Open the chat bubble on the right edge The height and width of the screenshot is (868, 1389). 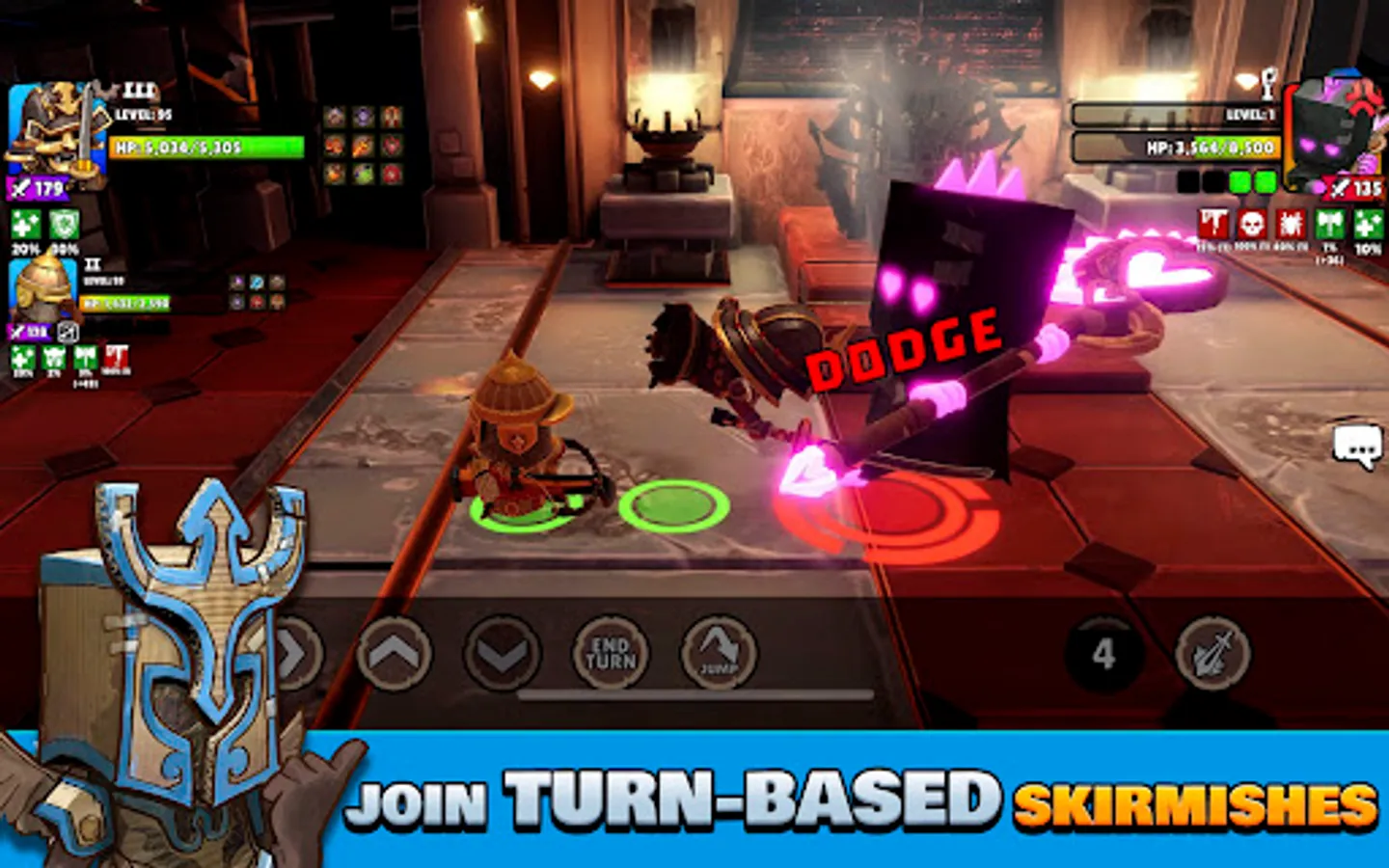1357,444
